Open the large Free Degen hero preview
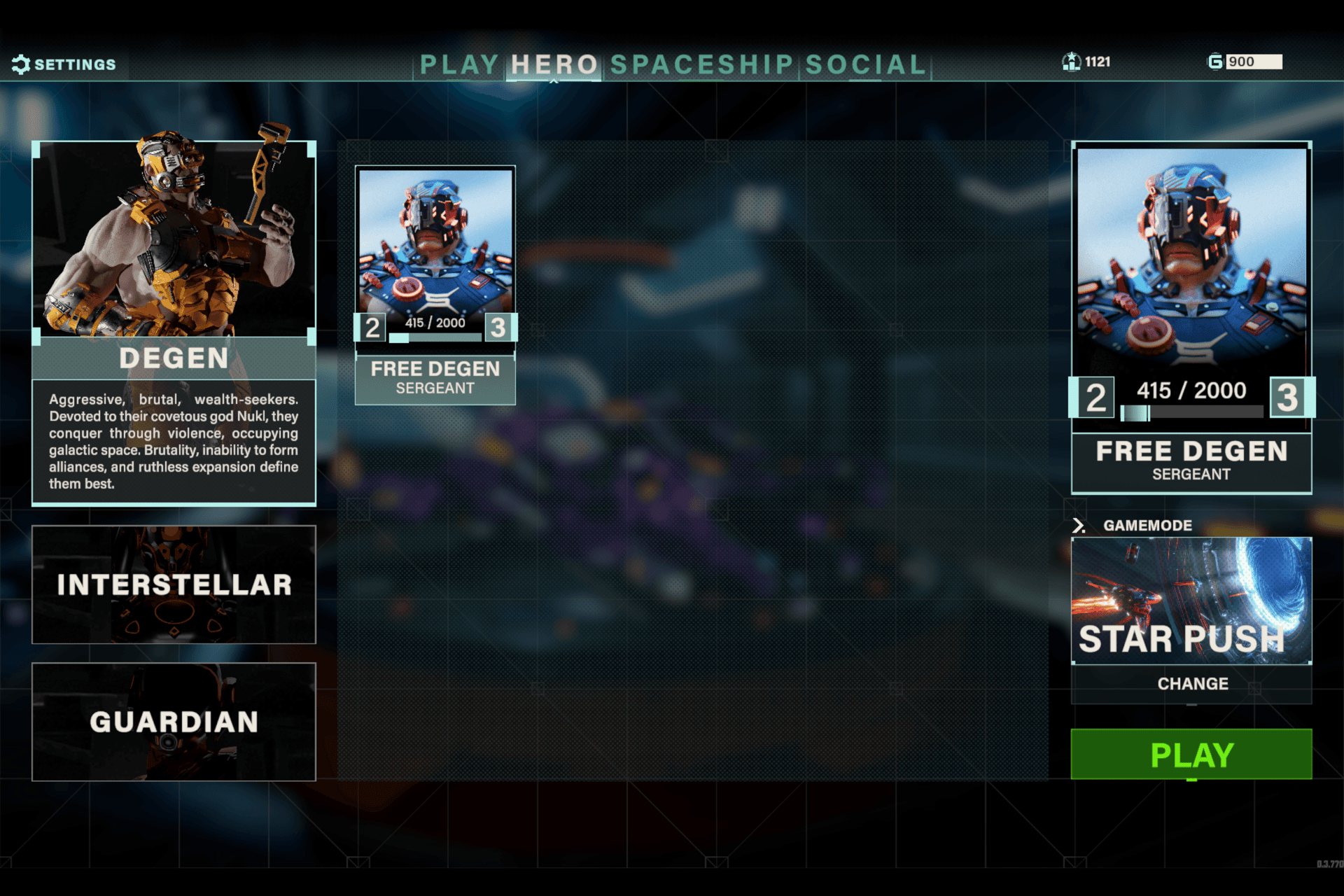This screenshot has height=896, width=1344. [1191, 316]
